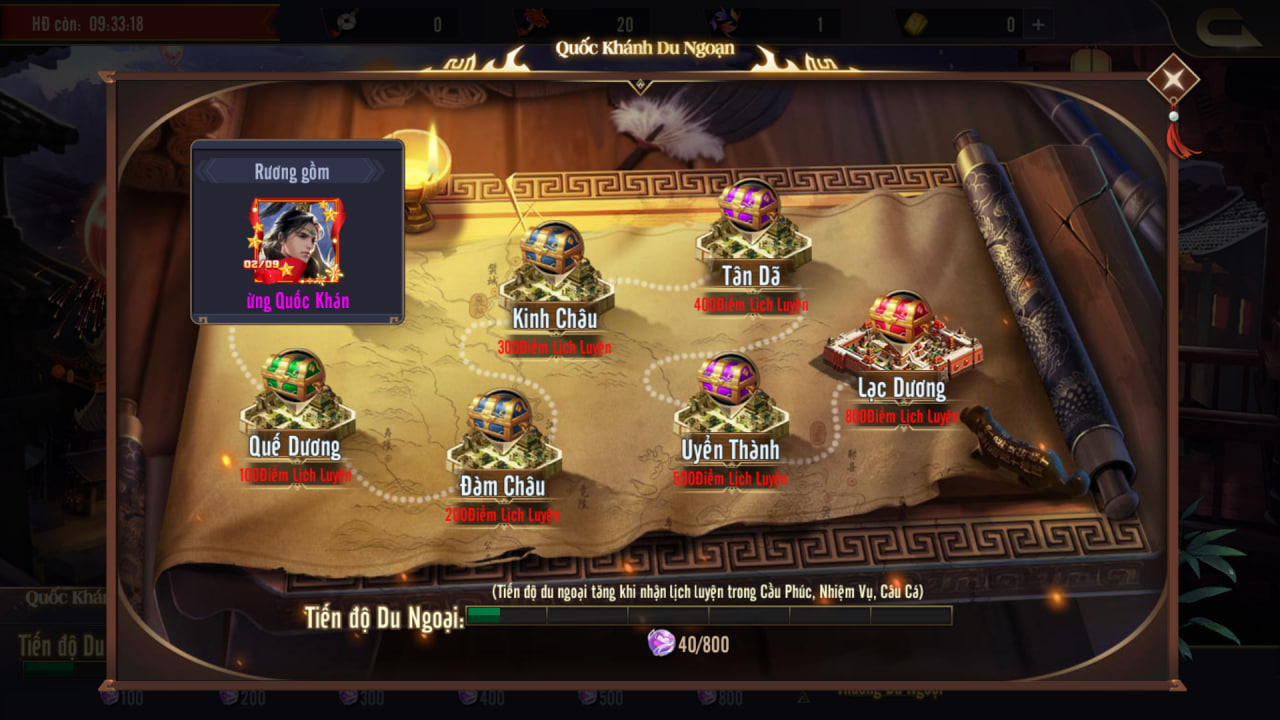
Task: Claim the Lạc Dương red chest
Action: (900, 318)
